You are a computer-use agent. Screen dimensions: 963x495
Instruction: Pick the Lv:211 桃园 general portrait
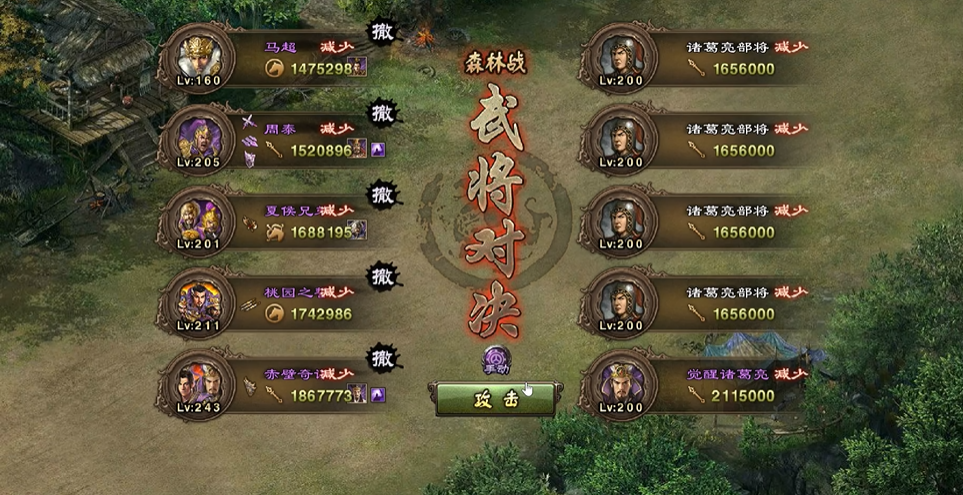point(195,300)
